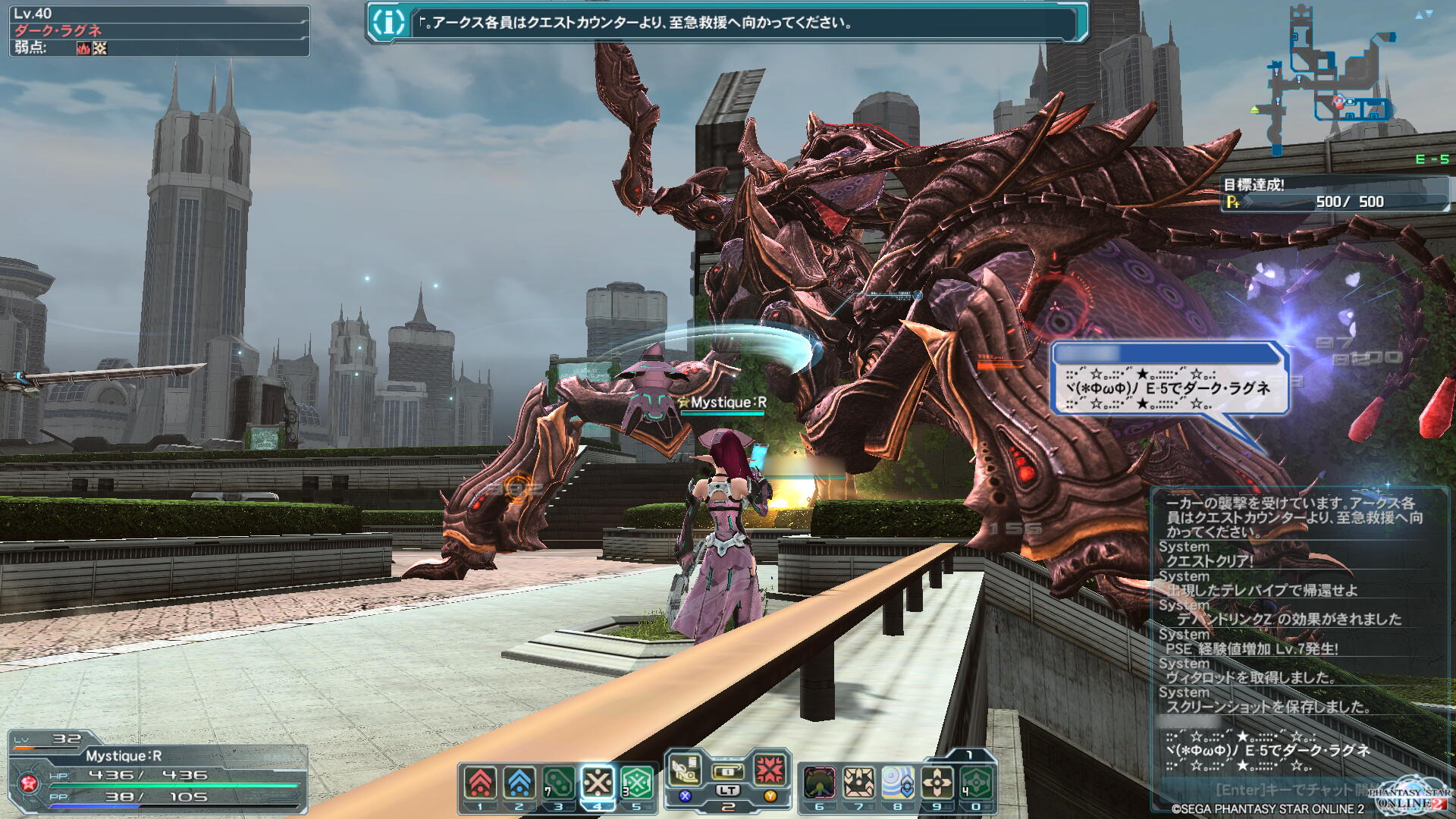This screenshot has width=1456, height=819.
Task: Toggle the minimap arrow control
Action: [1423, 14]
